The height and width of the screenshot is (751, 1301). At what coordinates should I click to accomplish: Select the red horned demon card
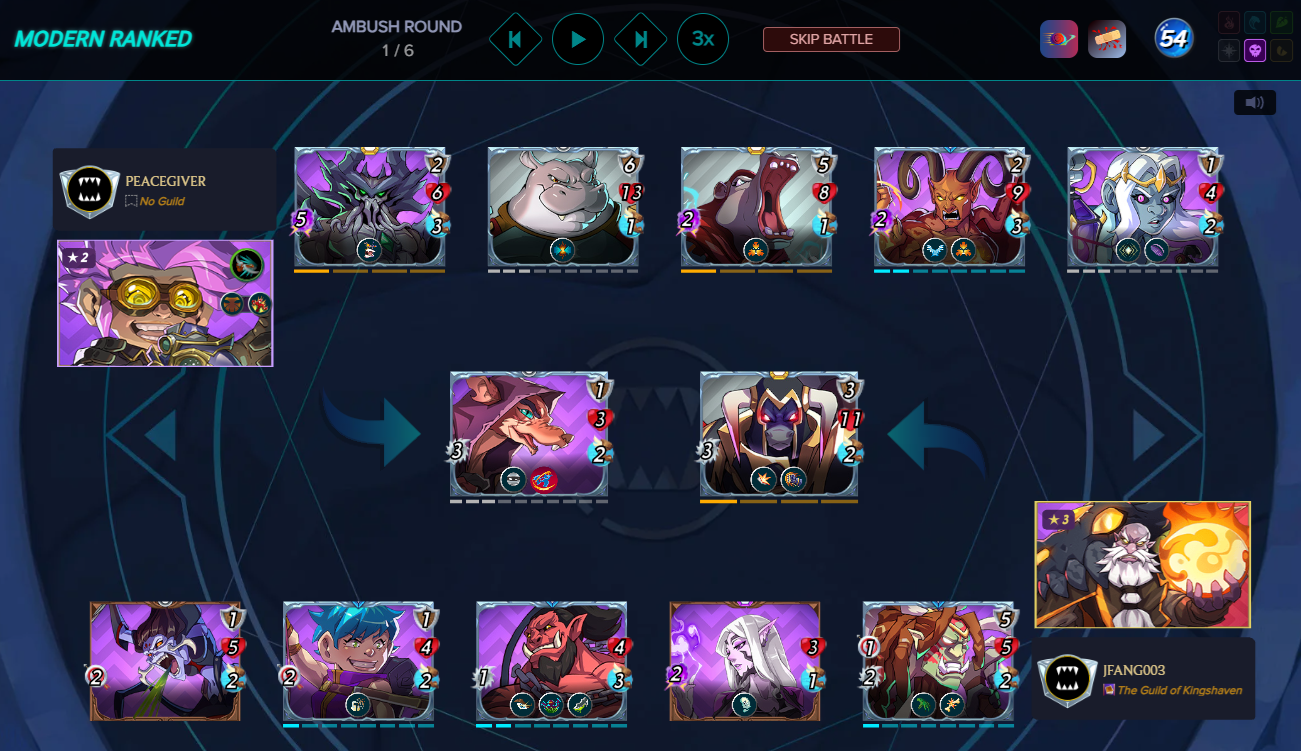tap(950, 207)
